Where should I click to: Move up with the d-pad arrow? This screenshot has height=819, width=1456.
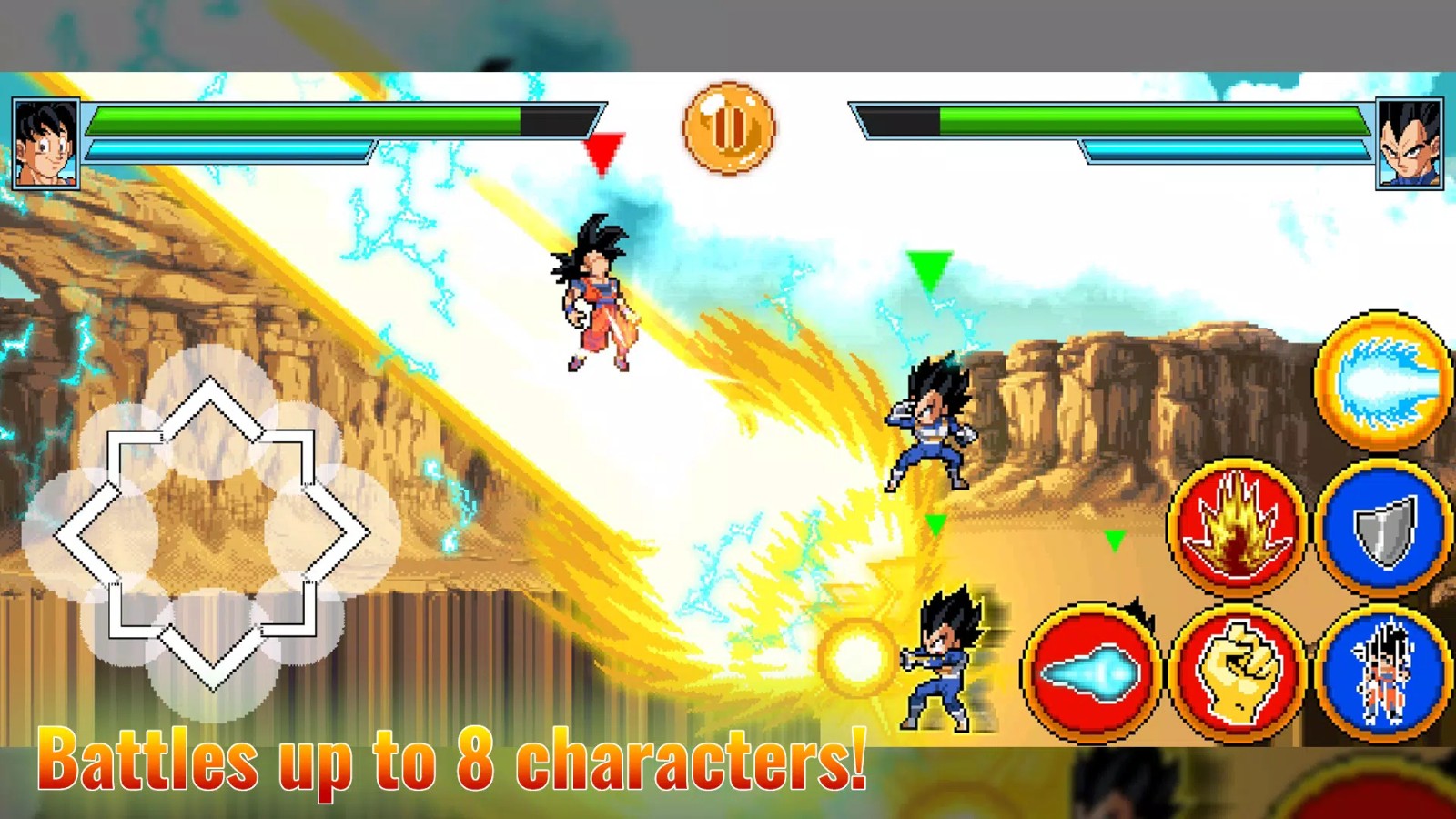pos(211,409)
